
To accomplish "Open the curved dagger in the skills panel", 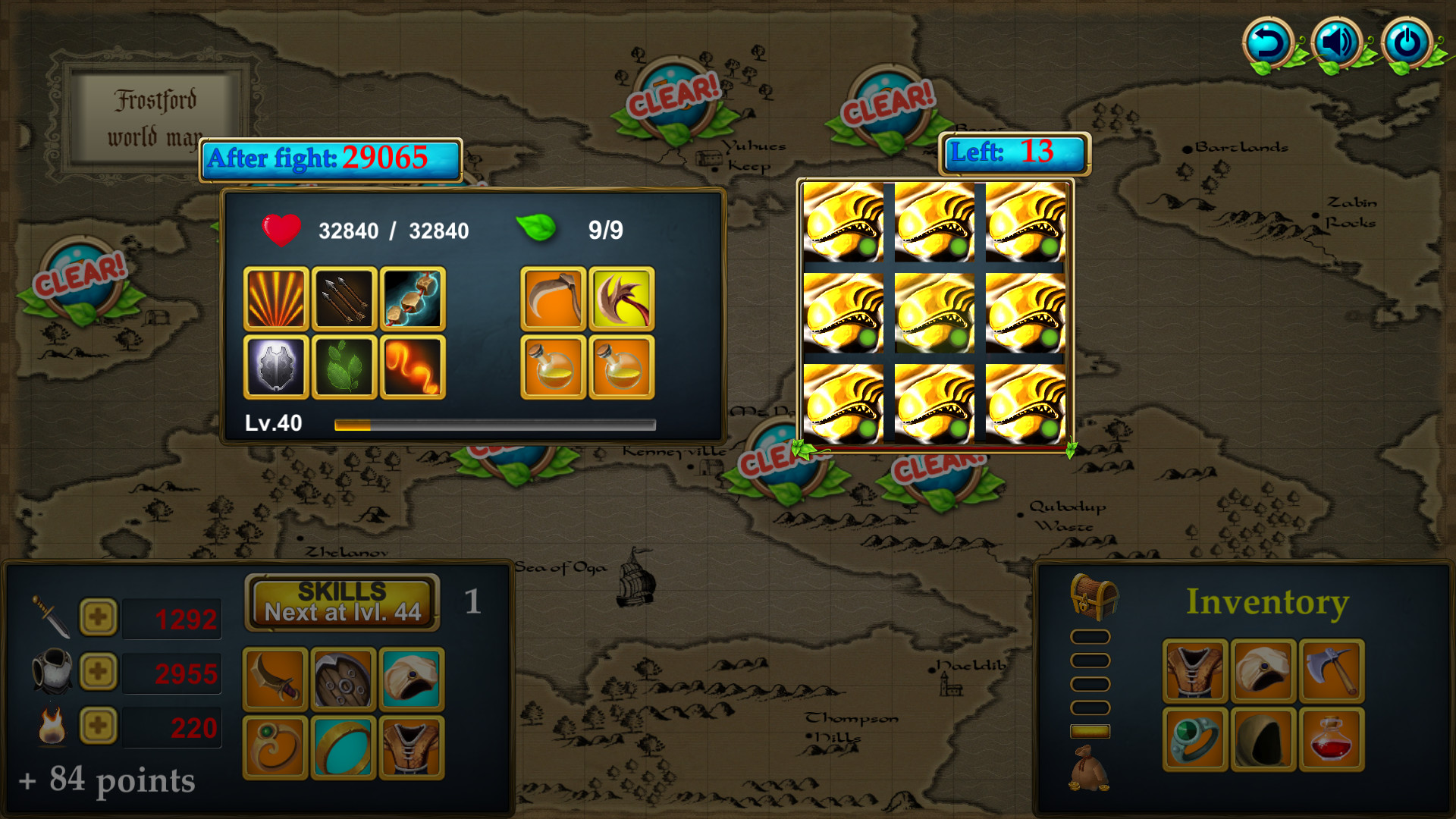I will coord(275,679).
